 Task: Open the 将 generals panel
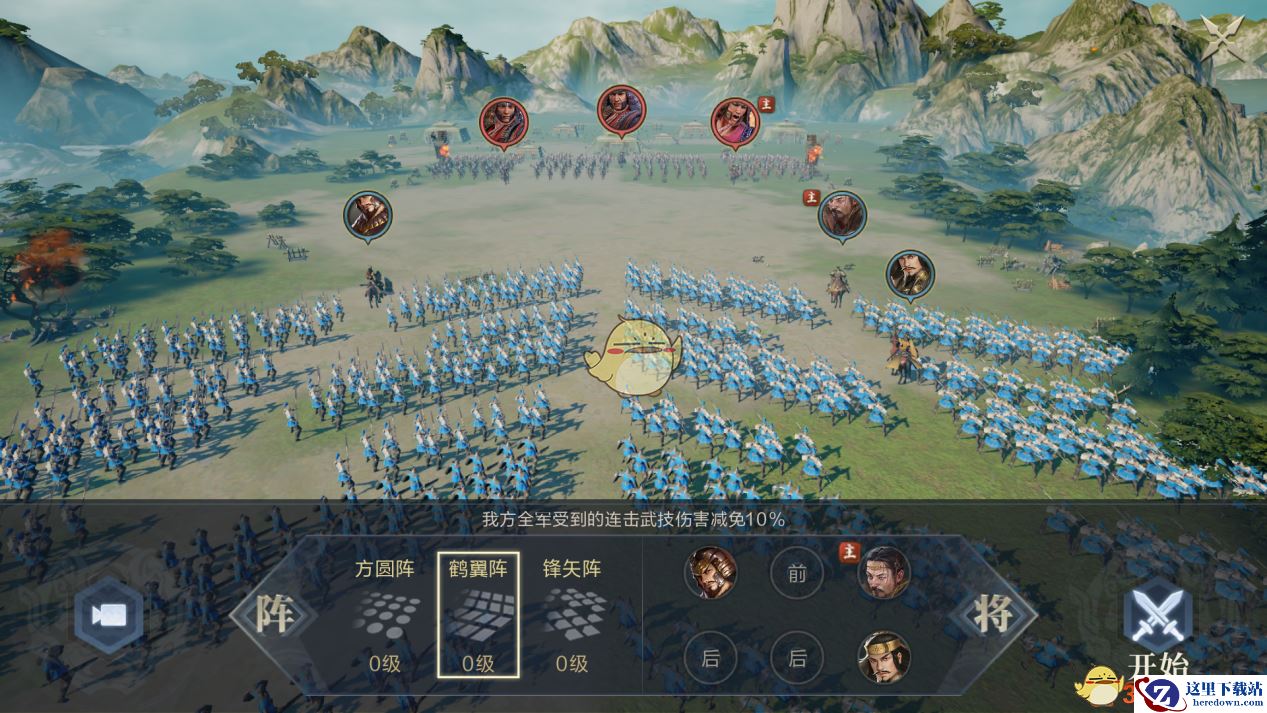pyautogui.click(x=993, y=614)
